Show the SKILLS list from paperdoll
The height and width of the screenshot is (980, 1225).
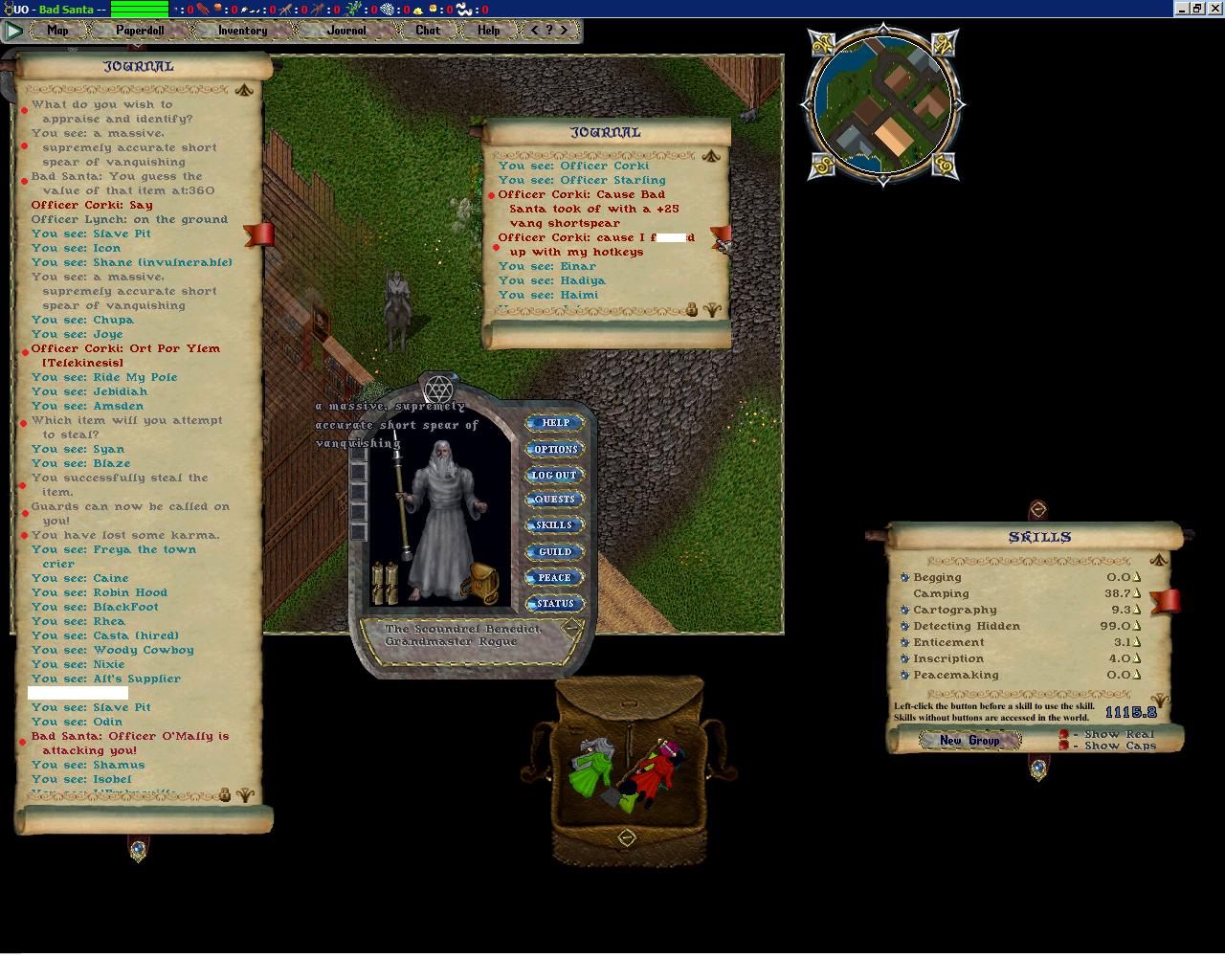pyautogui.click(x=555, y=525)
